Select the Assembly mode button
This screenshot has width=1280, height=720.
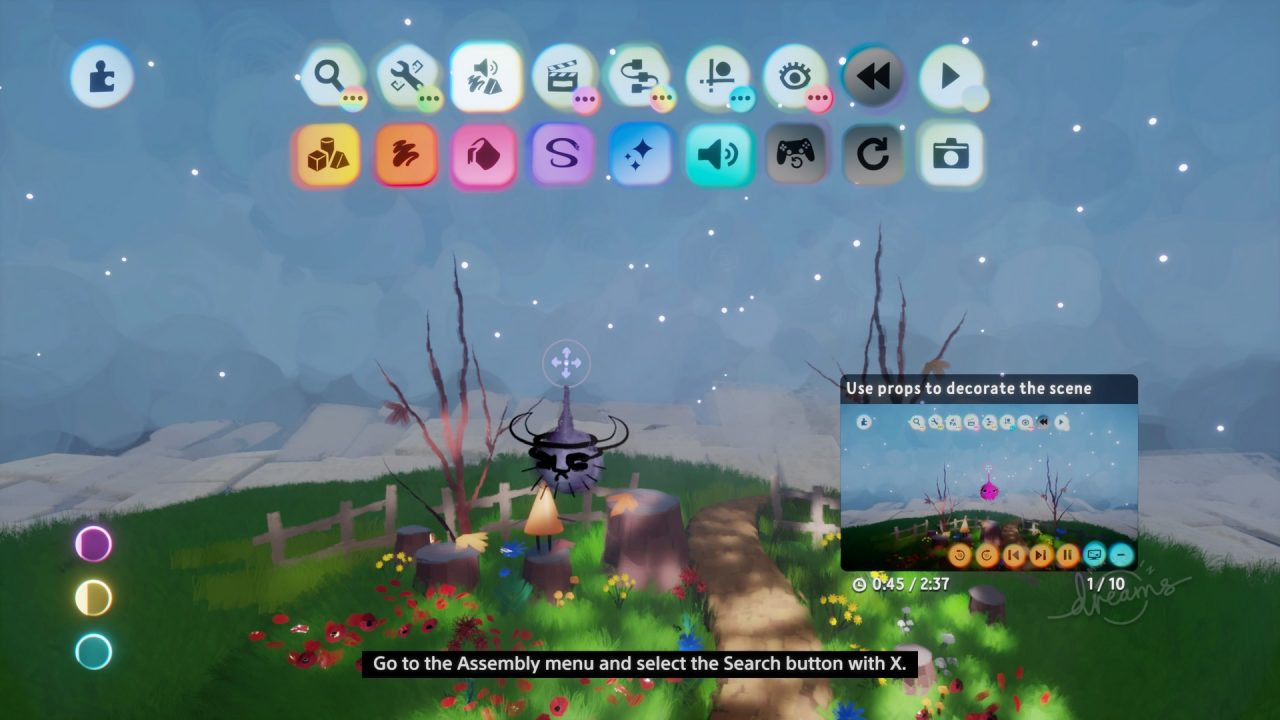(485, 76)
